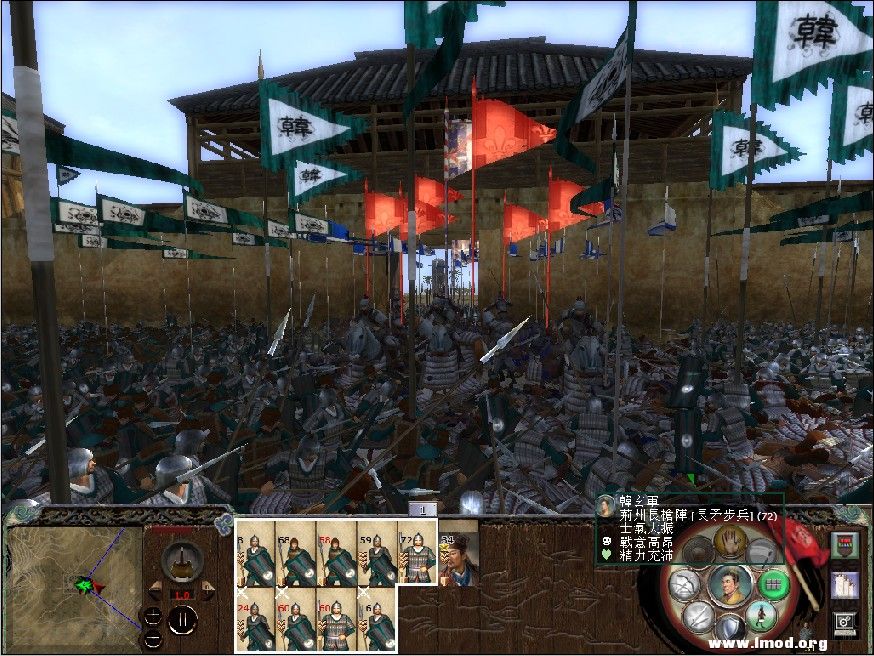
Task: Decrease game speed with the left arrow
Action: pyautogui.click(x=155, y=593)
